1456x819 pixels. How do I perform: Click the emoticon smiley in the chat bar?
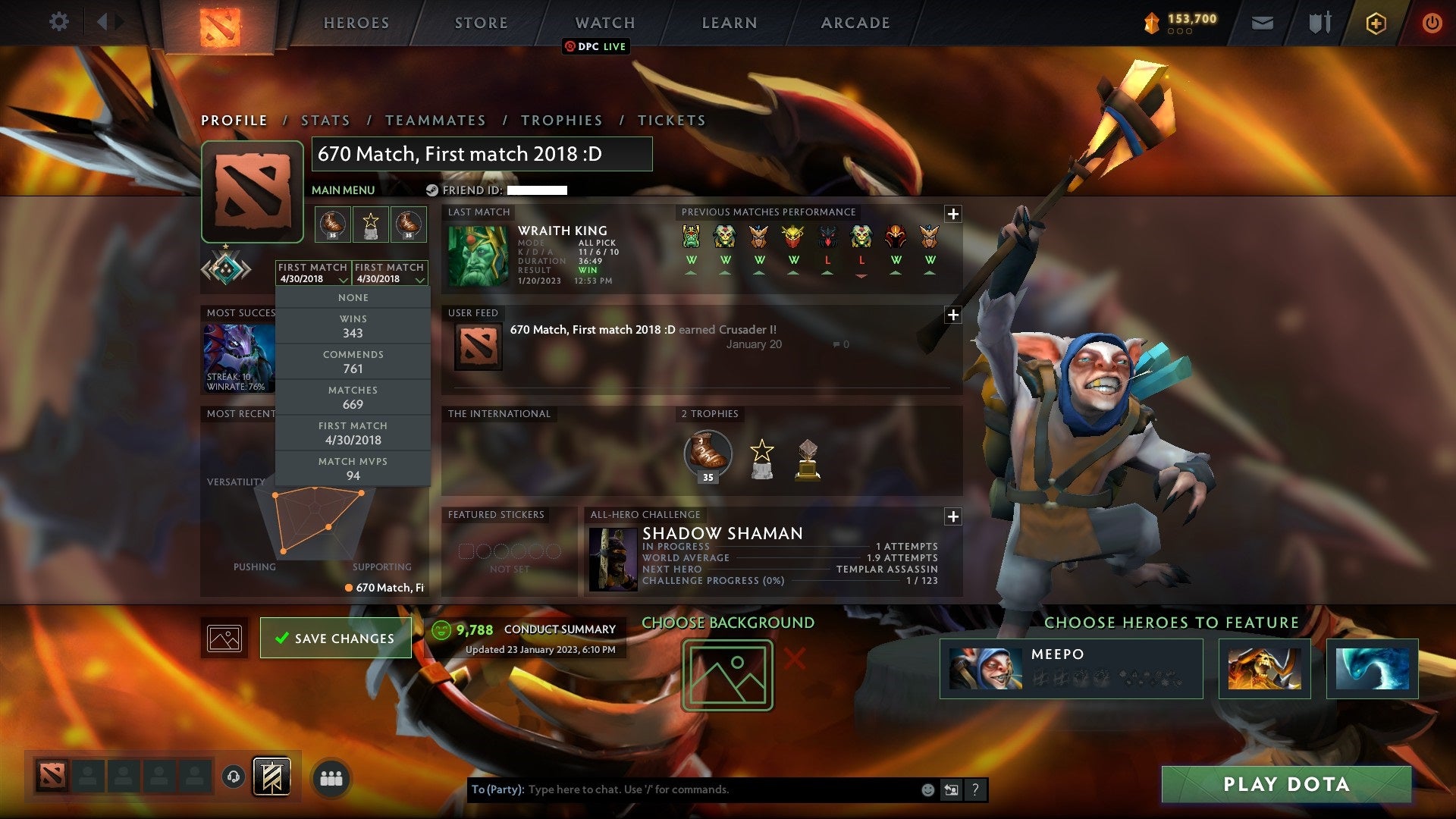coord(927,789)
